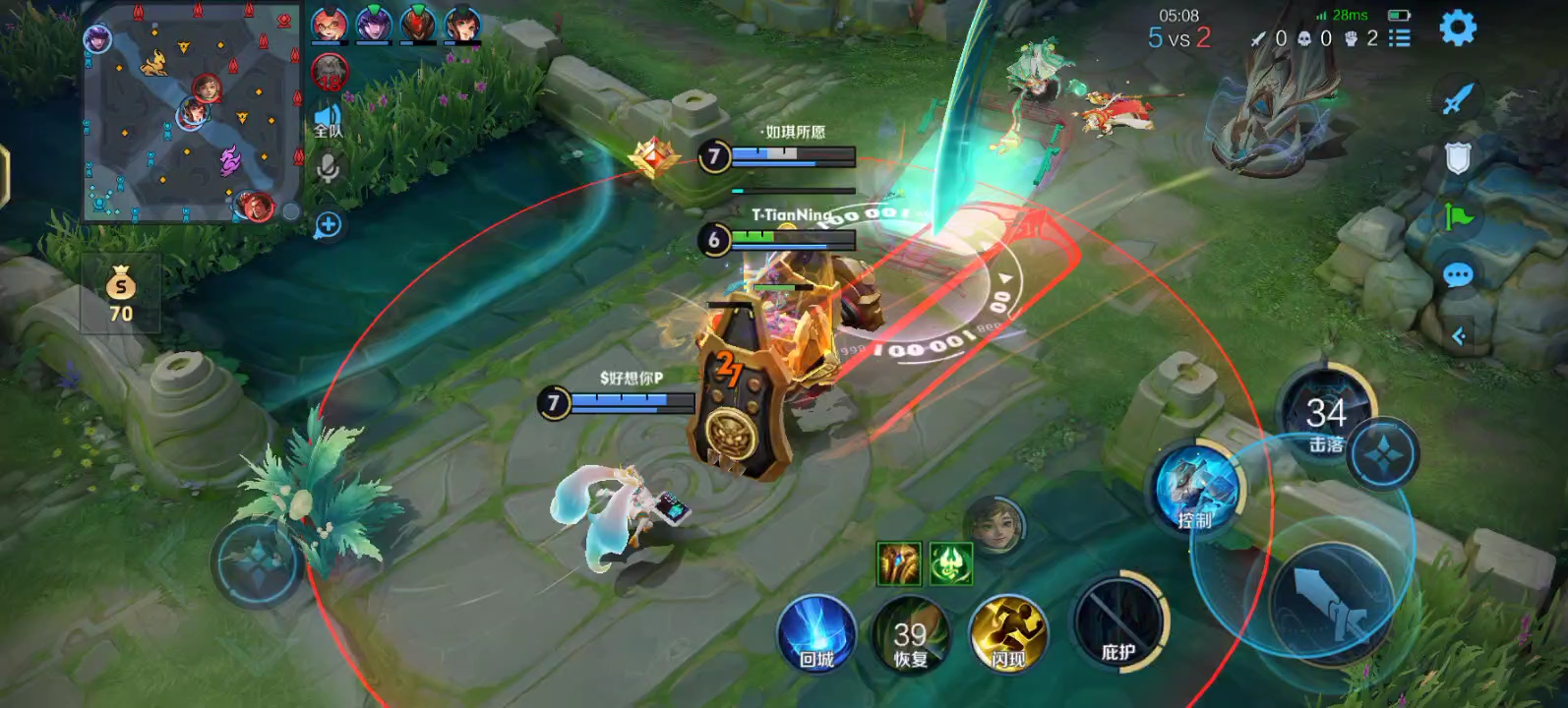Toggle the 全队 team voice speaker

(328, 121)
